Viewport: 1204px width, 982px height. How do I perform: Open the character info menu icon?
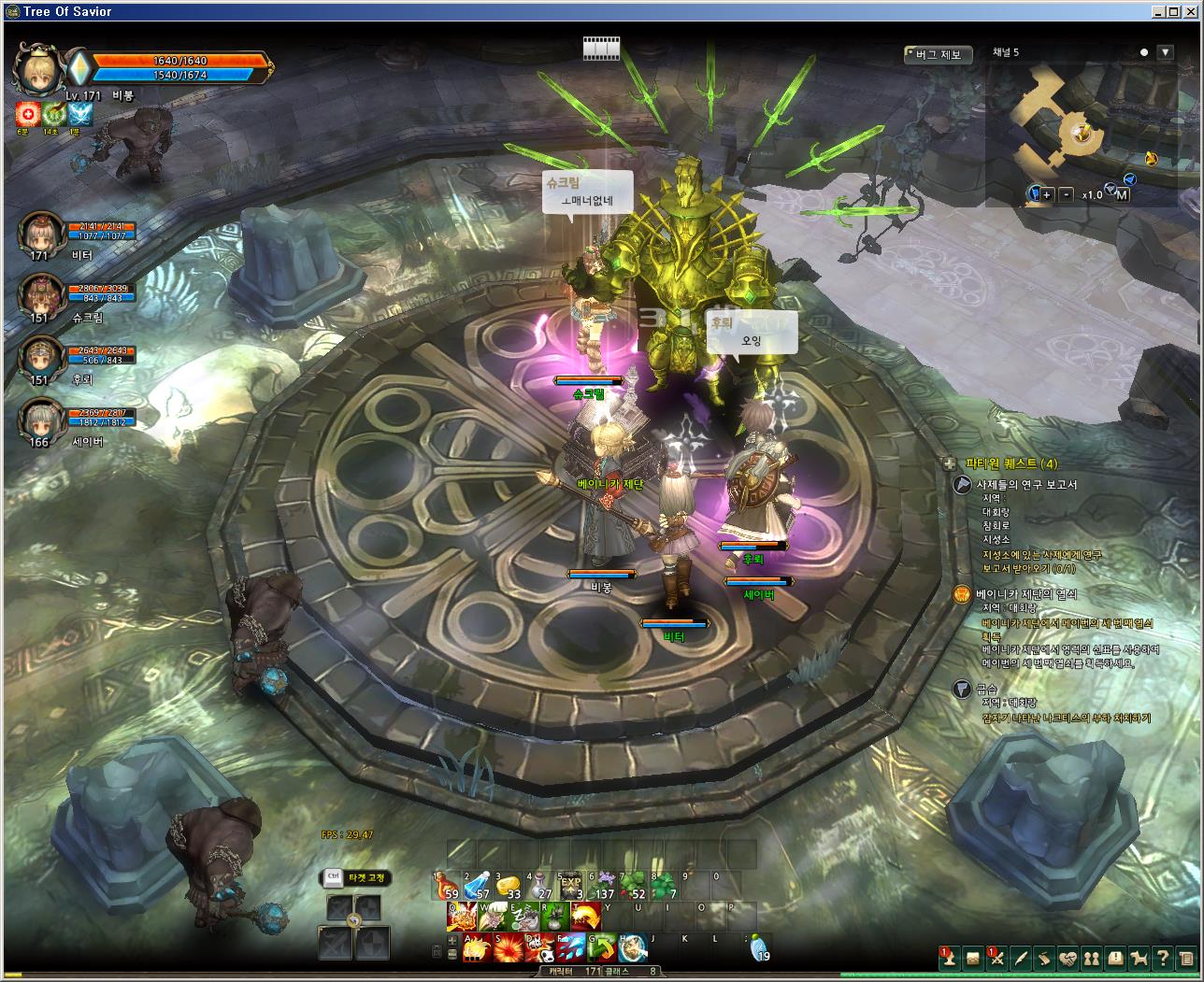pyautogui.click(x=950, y=959)
